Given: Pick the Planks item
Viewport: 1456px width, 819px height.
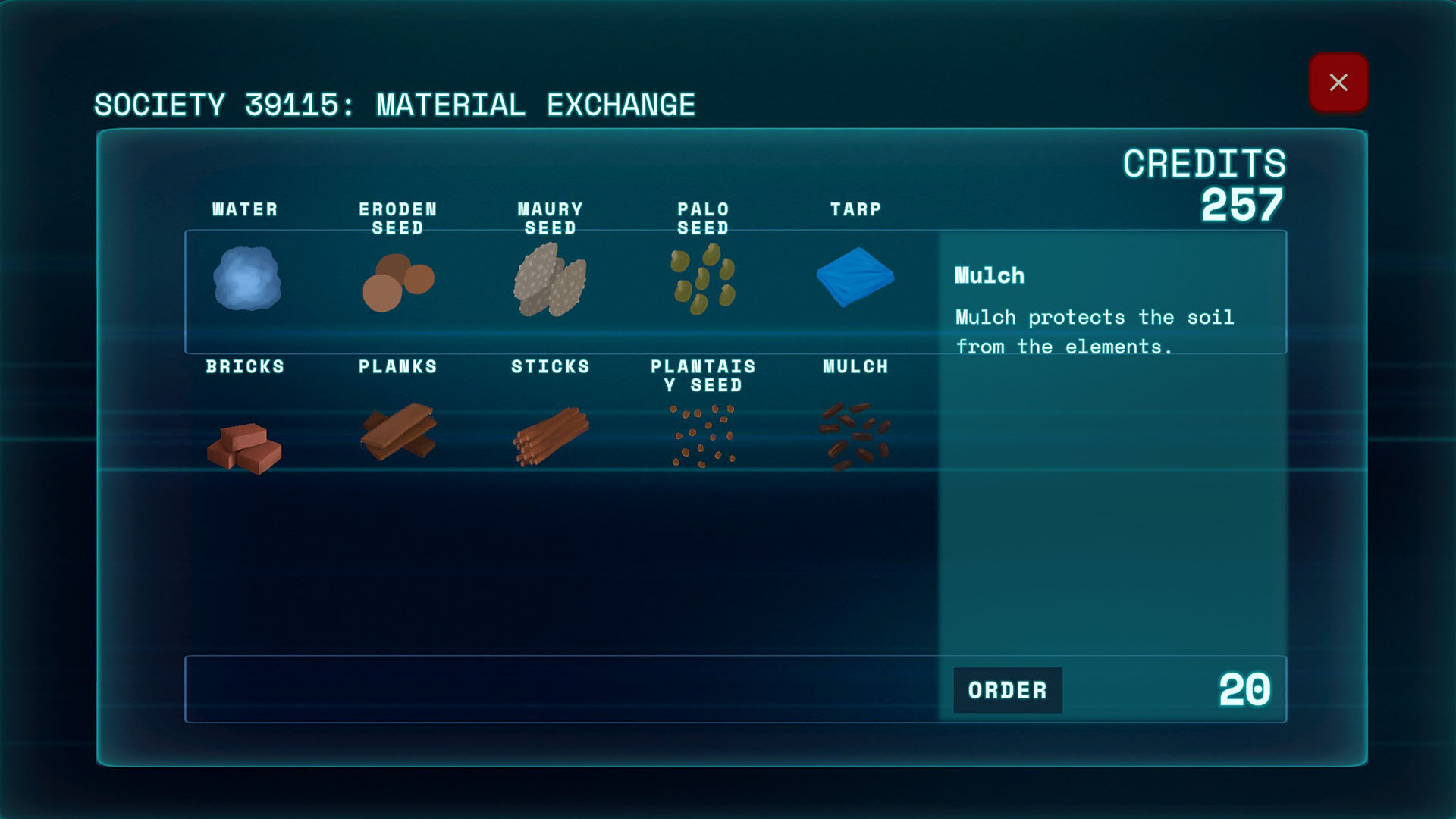Looking at the screenshot, I should pos(398,432).
